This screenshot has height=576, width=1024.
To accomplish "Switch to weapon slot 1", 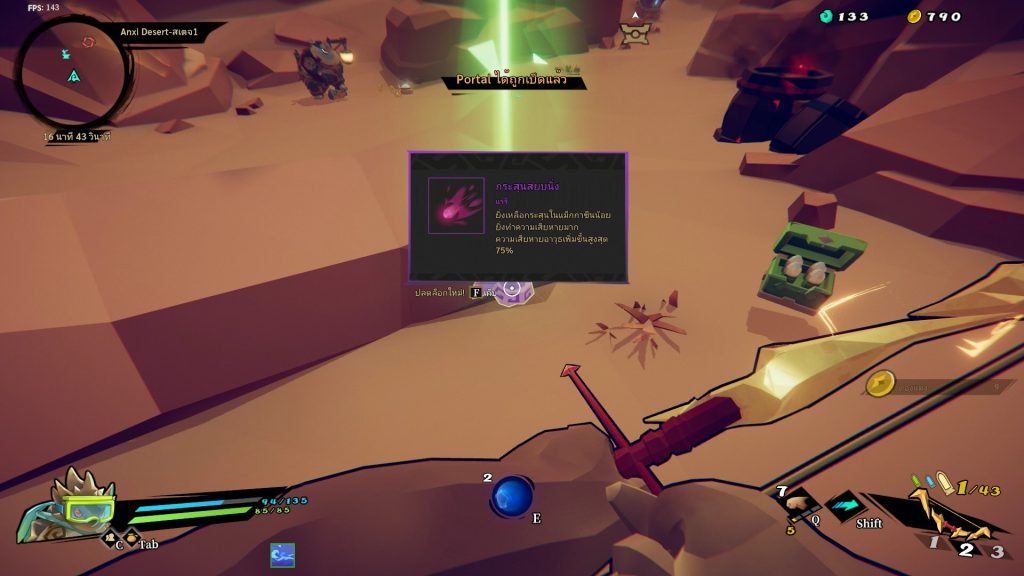I will click(x=934, y=542).
